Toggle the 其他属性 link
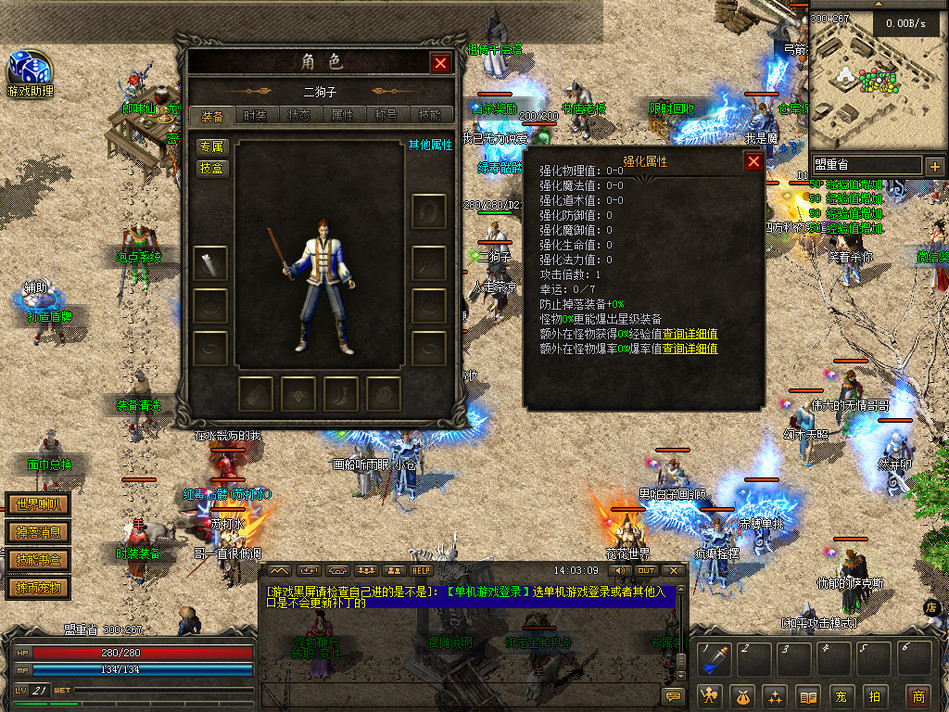The image size is (949, 712). click(430, 145)
